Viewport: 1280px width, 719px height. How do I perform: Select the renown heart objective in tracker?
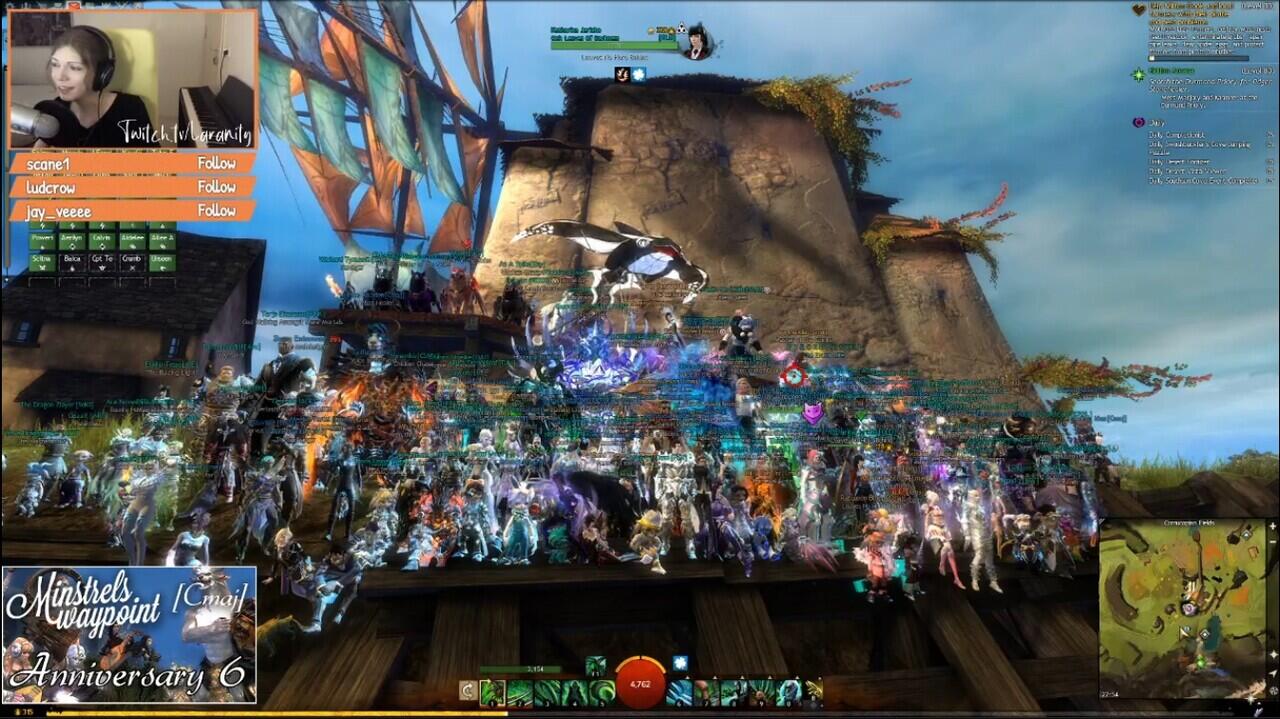(x=1138, y=10)
